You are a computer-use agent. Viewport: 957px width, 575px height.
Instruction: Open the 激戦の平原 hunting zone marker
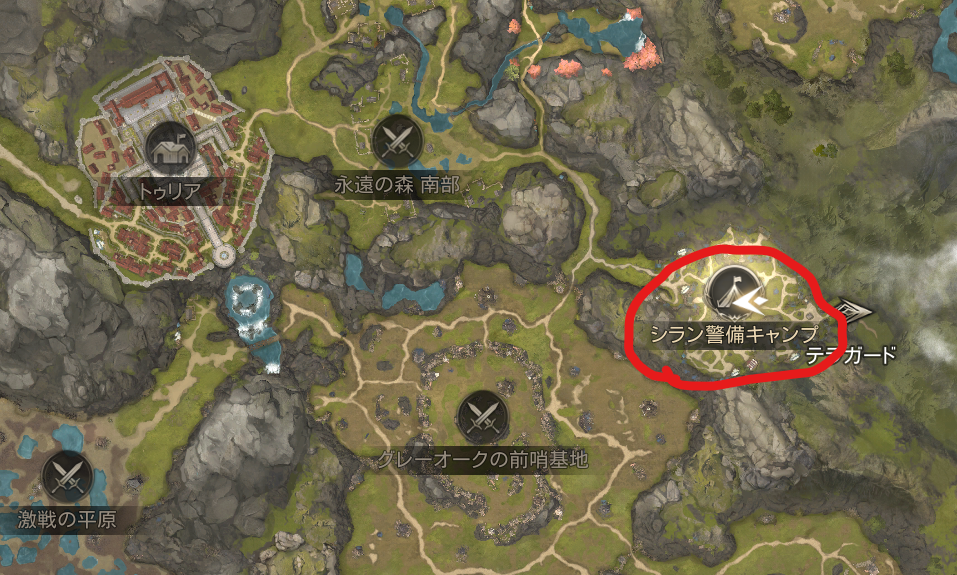click(68, 476)
